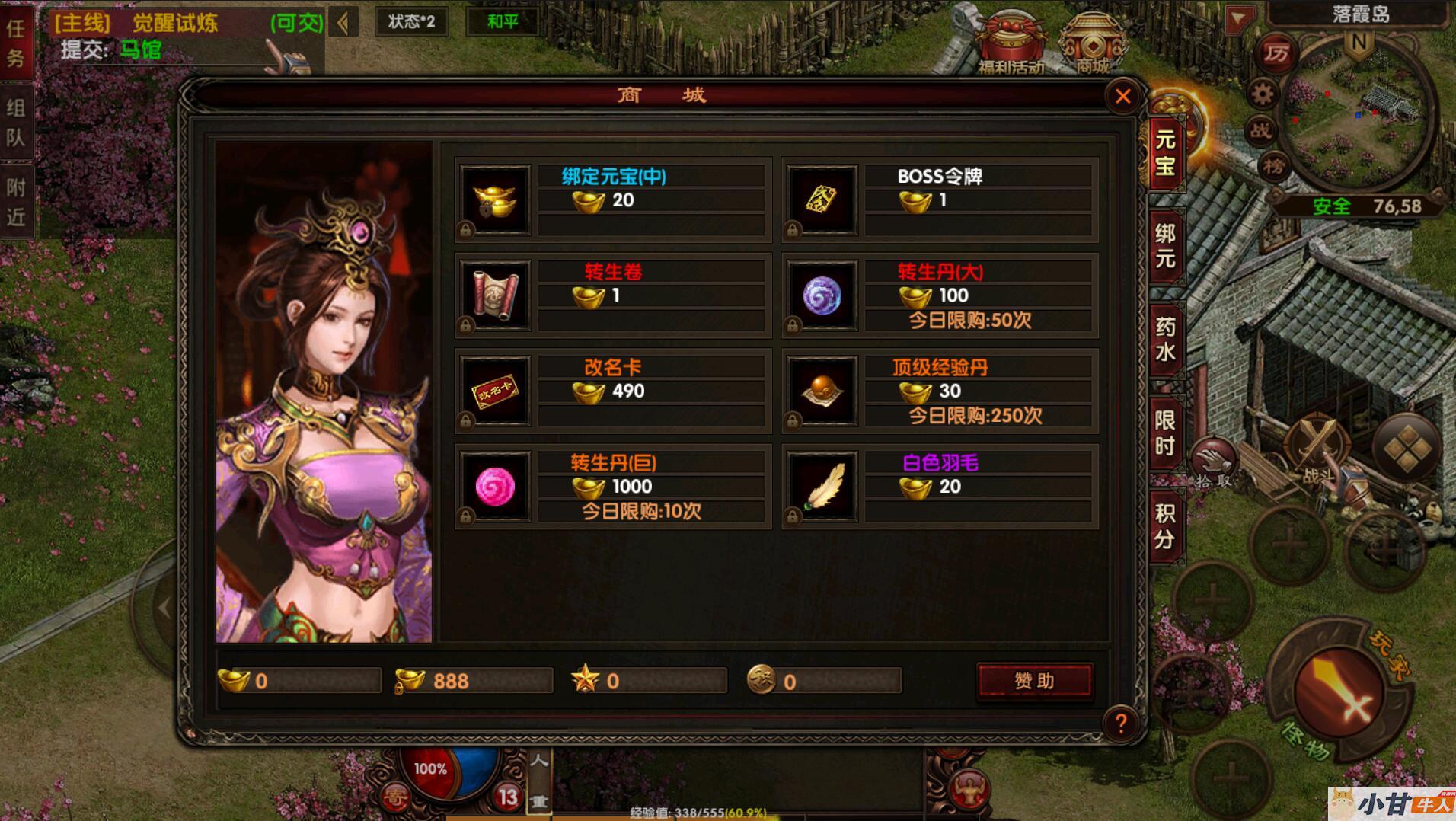Select the BOSS令牌 shop item
The width and height of the screenshot is (1456, 821).
[x=822, y=200]
